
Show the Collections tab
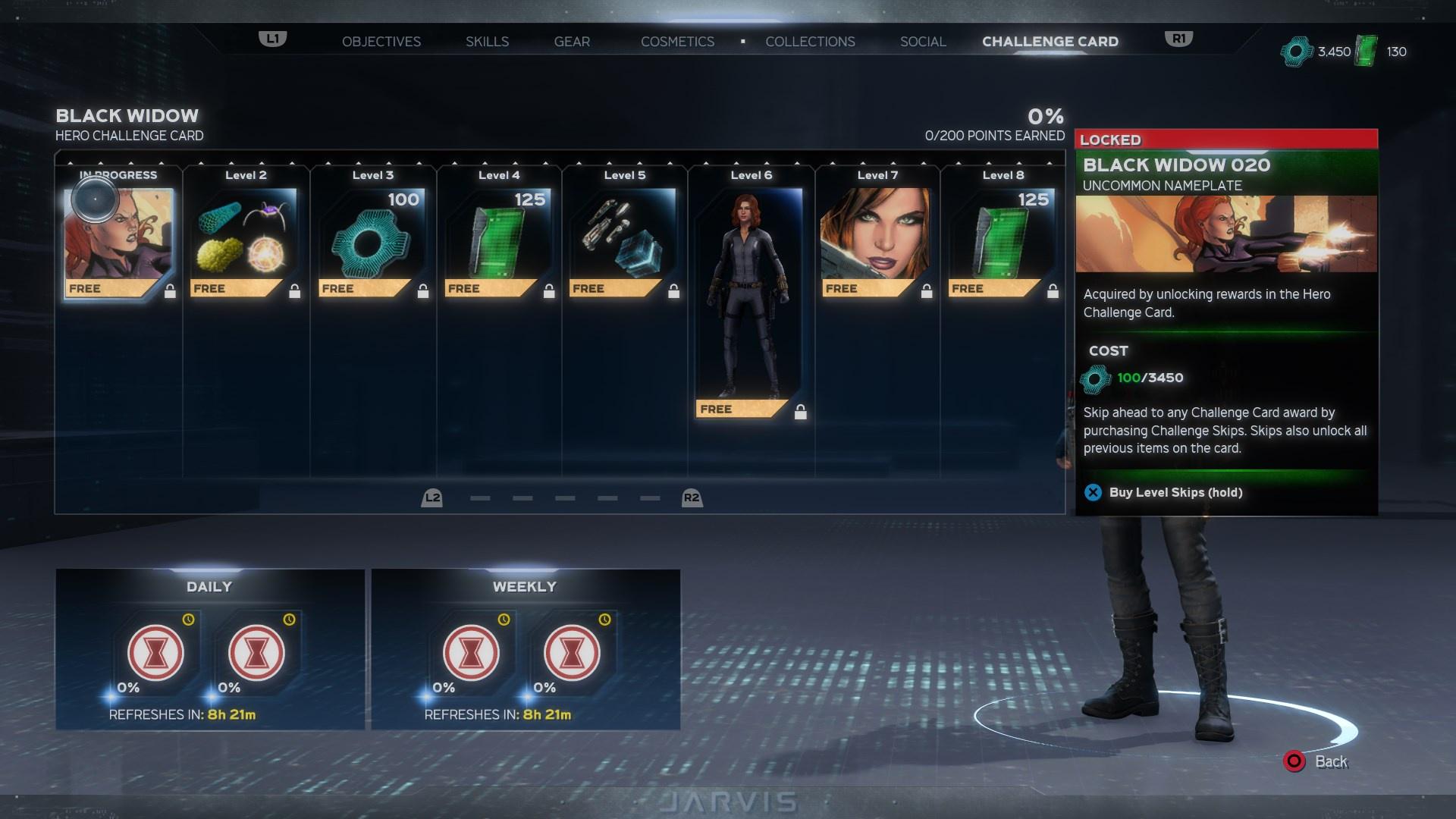810,42
